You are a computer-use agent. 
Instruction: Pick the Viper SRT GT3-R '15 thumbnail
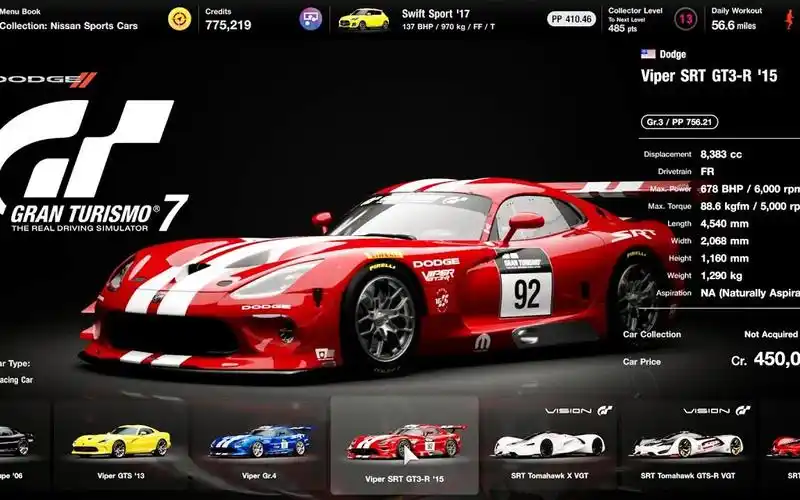pyautogui.click(x=404, y=441)
